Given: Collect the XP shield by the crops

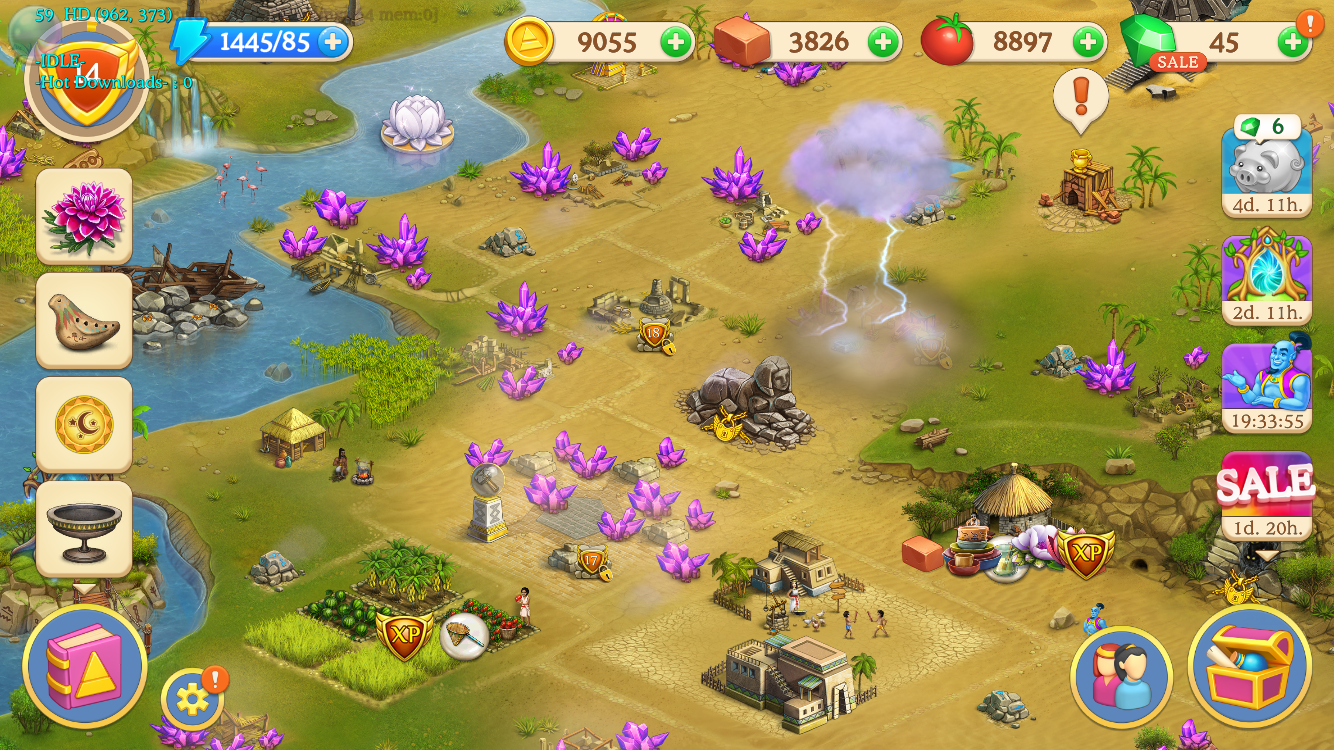Looking at the screenshot, I should [404, 636].
